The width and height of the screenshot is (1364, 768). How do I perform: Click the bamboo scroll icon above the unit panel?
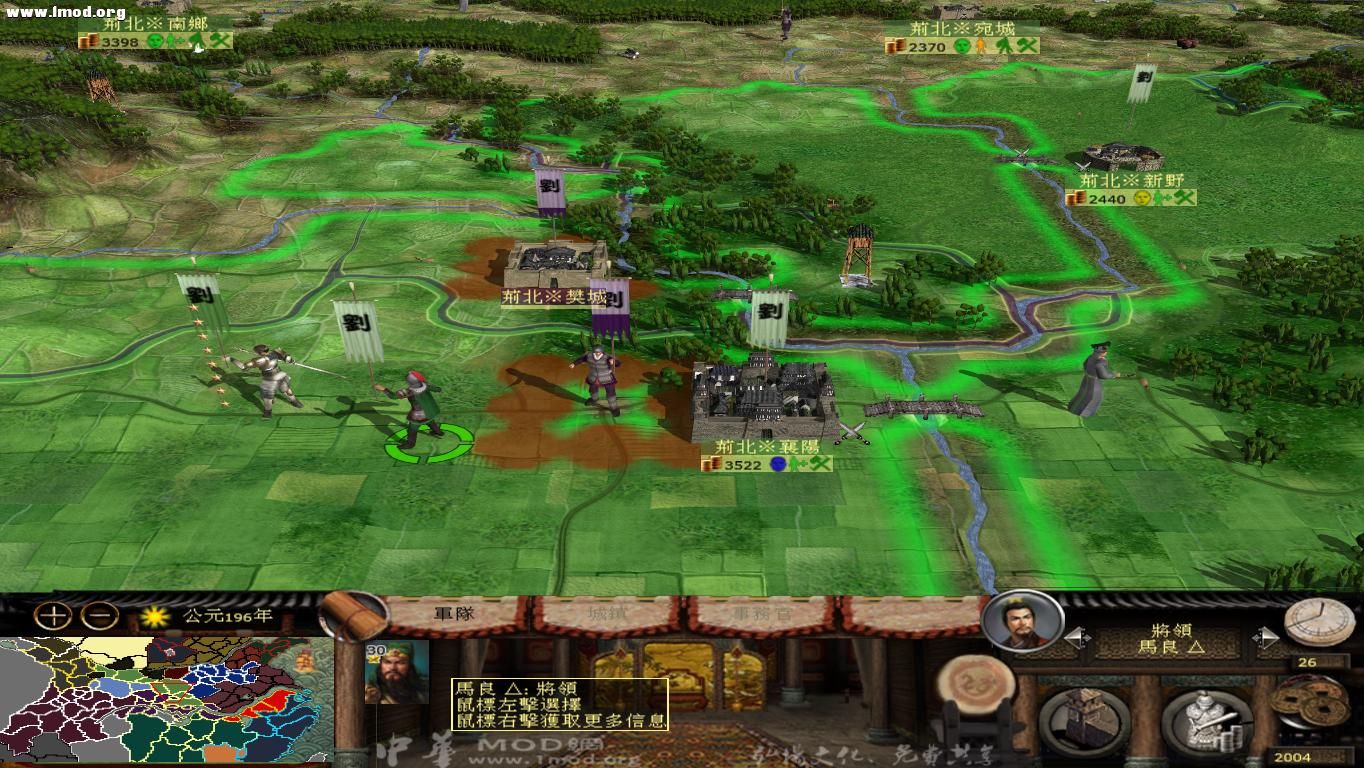point(352,618)
